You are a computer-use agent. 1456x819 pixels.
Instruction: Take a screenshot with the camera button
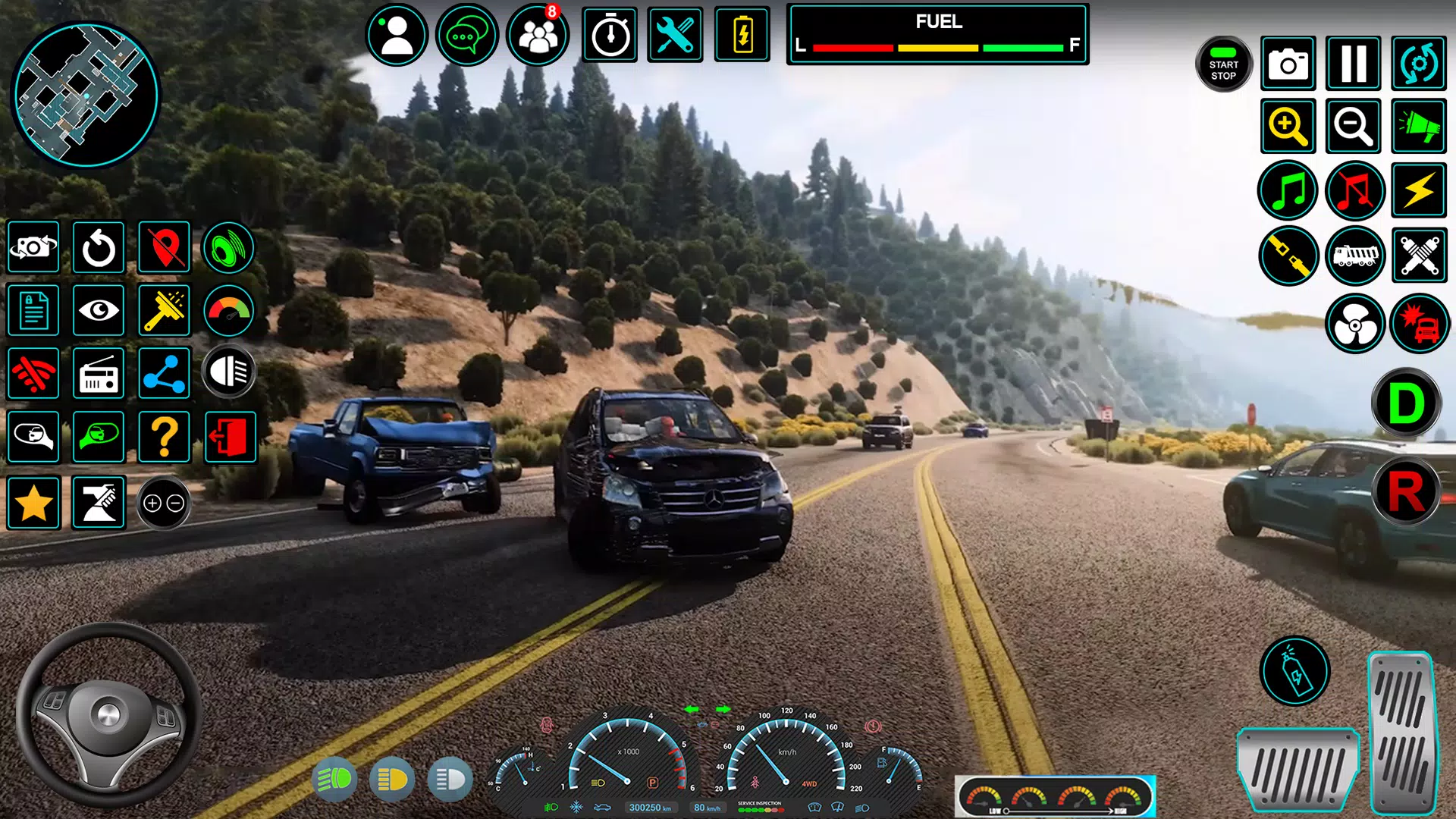click(1288, 64)
